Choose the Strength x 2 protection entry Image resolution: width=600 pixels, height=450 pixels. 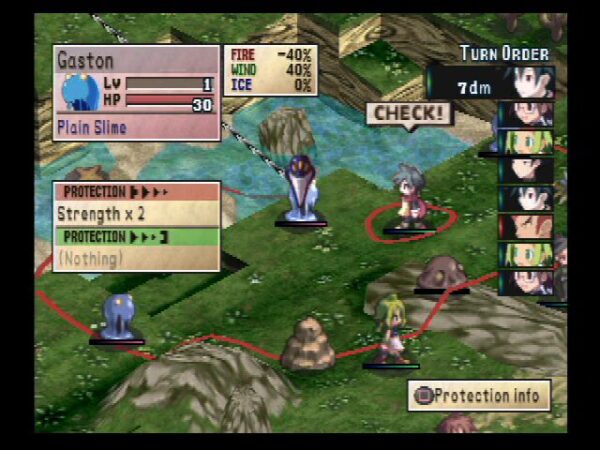tap(136, 213)
